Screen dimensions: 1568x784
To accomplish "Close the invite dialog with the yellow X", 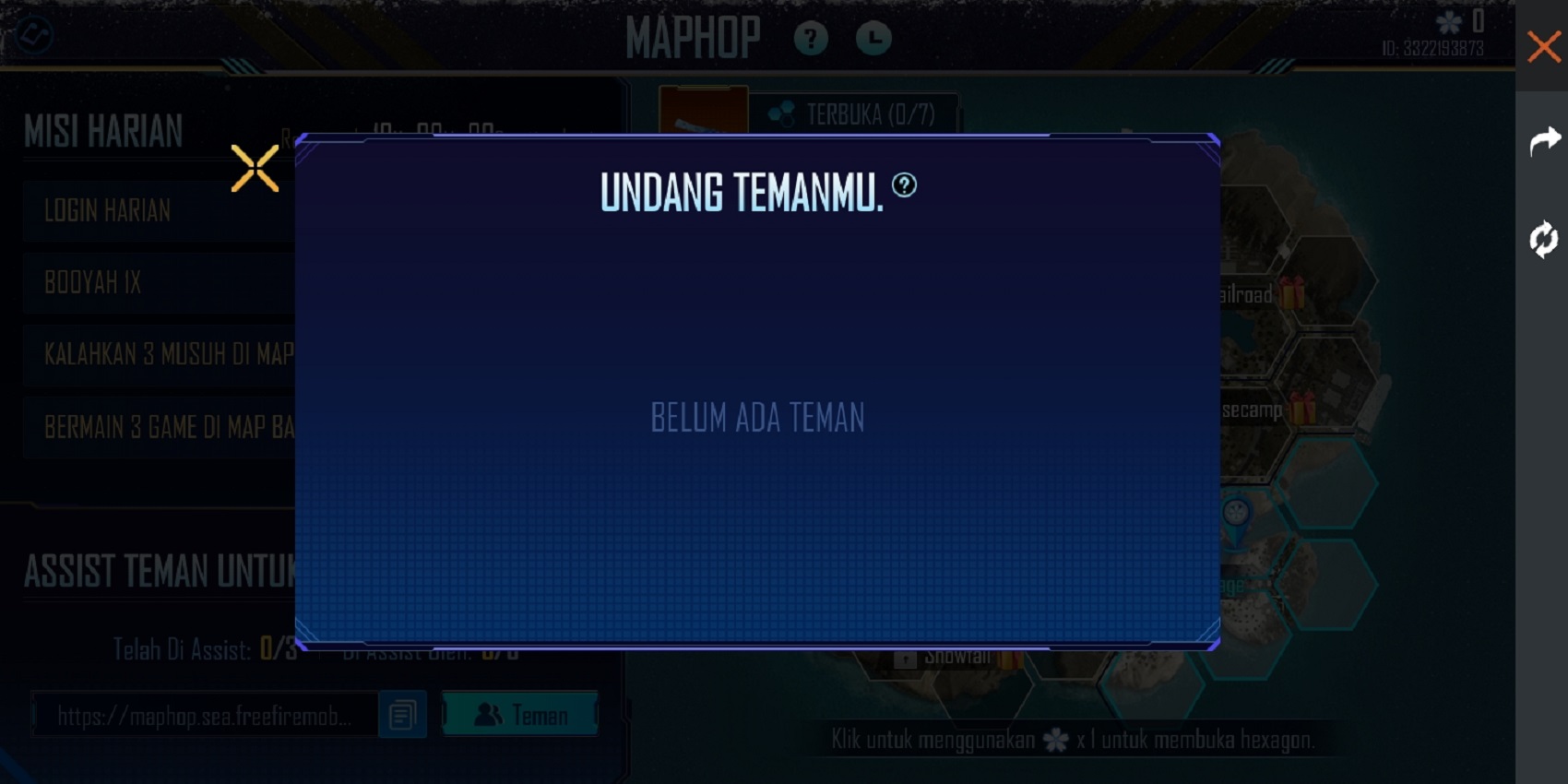I will (x=255, y=167).
